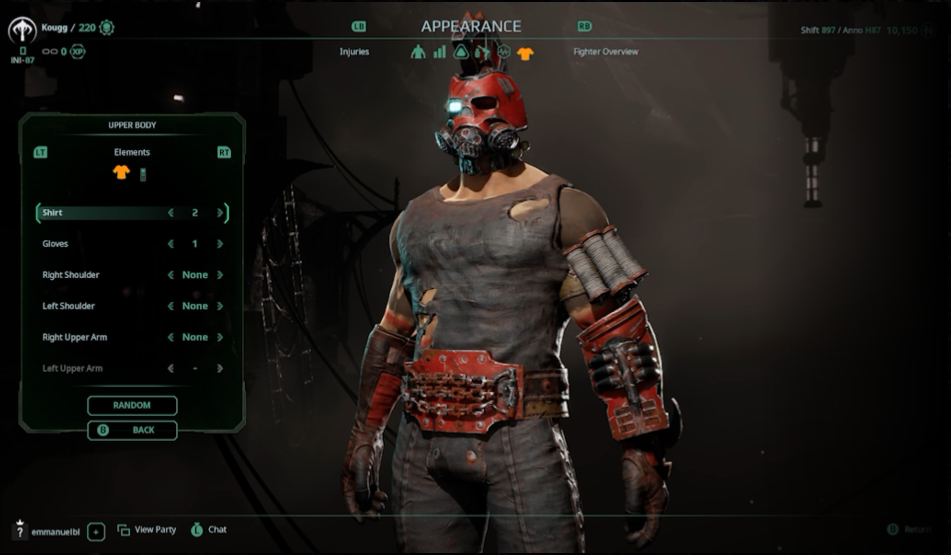Open View Party
The height and width of the screenshot is (555, 951).
(146, 530)
